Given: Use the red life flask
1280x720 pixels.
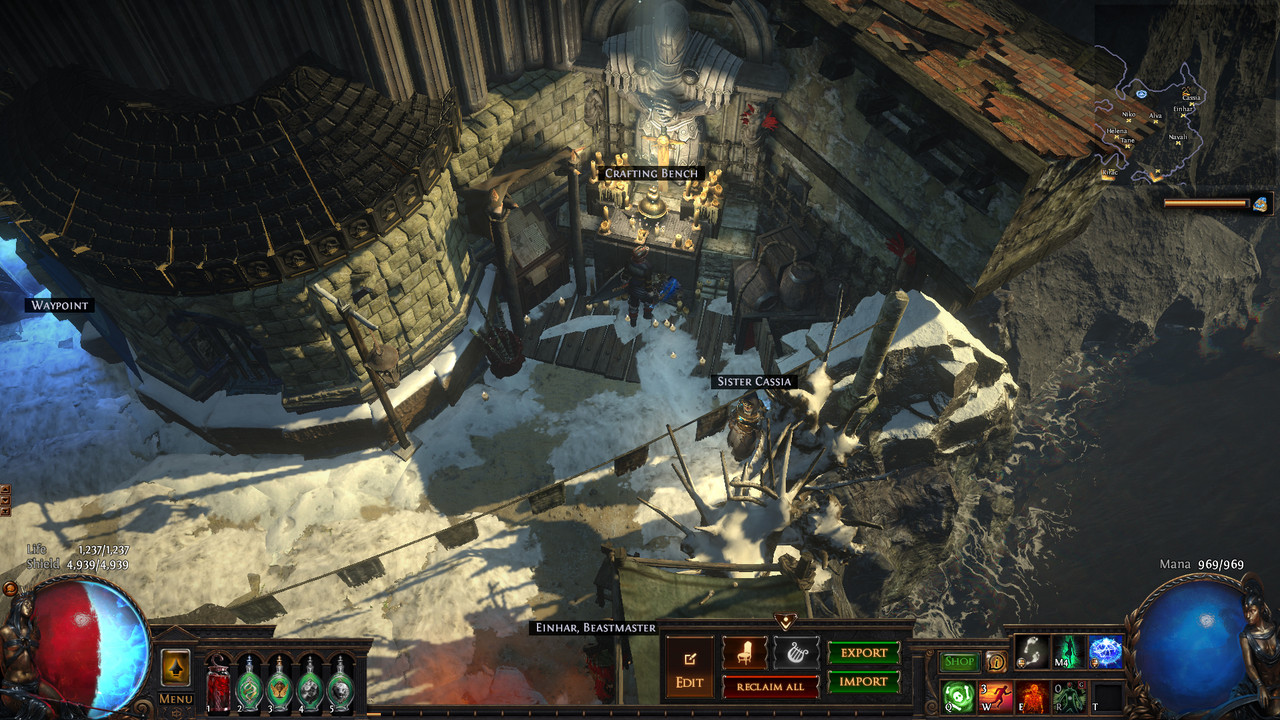Looking at the screenshot, I should (x=219, y=686).
